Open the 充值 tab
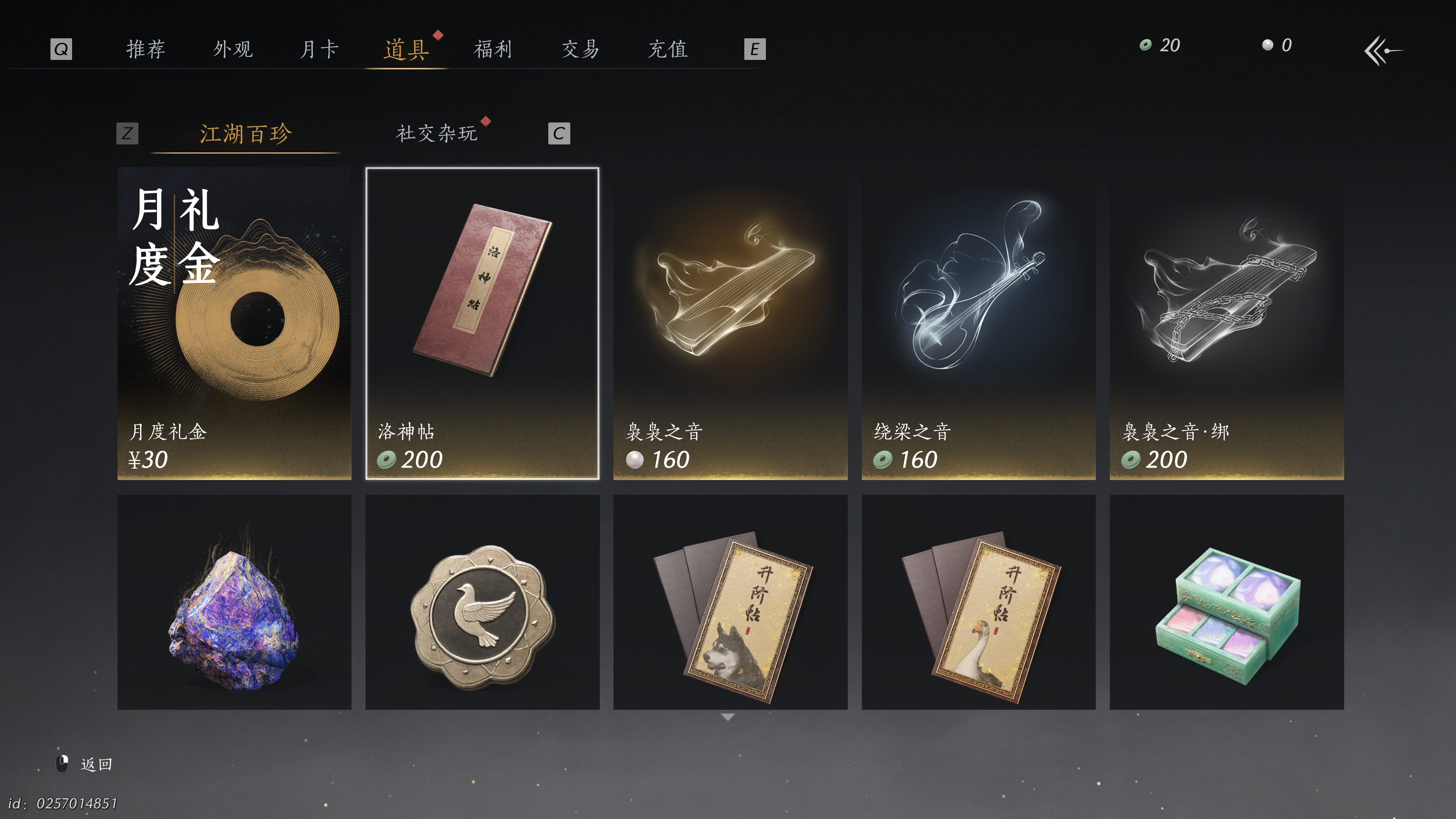Image resolution: width=1456 pixels, height=819 pixels. click(668, 49)
